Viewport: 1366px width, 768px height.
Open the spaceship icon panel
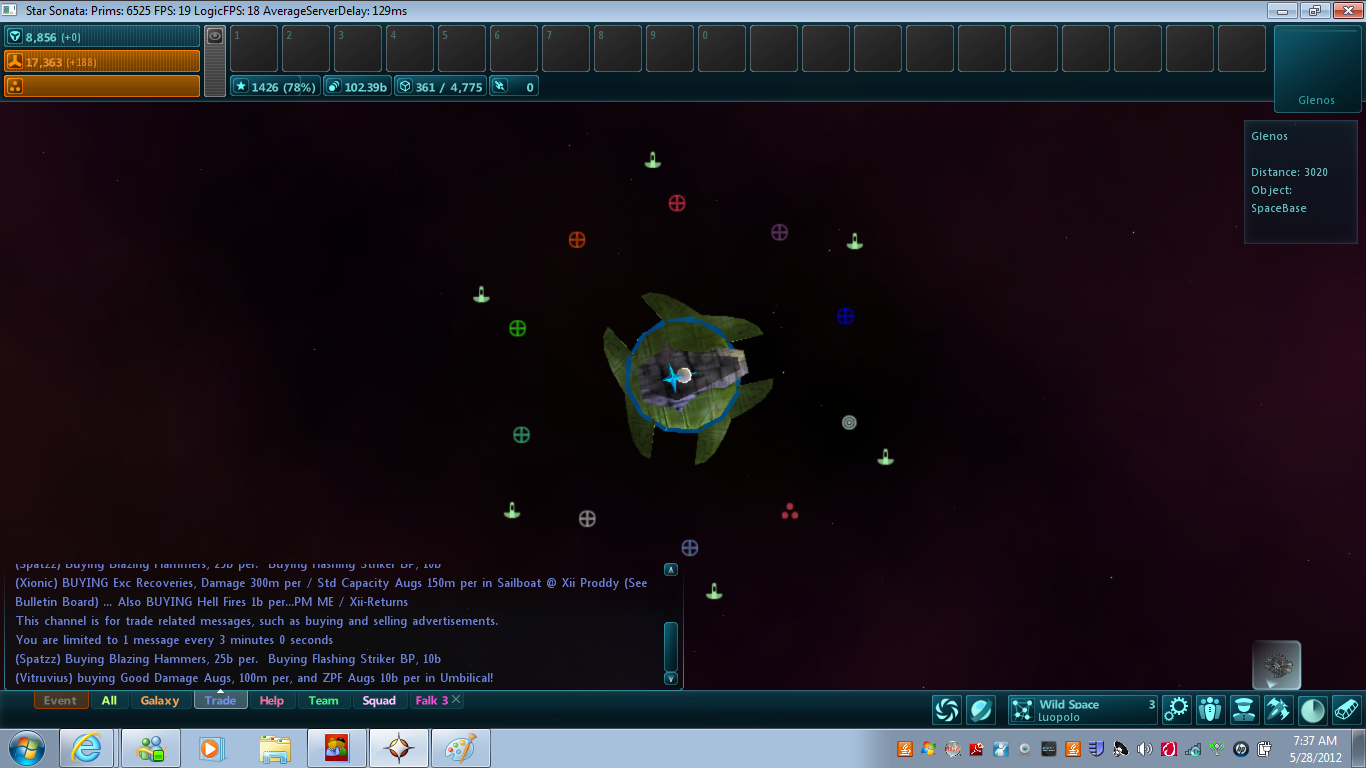[x=1278, y=709]
